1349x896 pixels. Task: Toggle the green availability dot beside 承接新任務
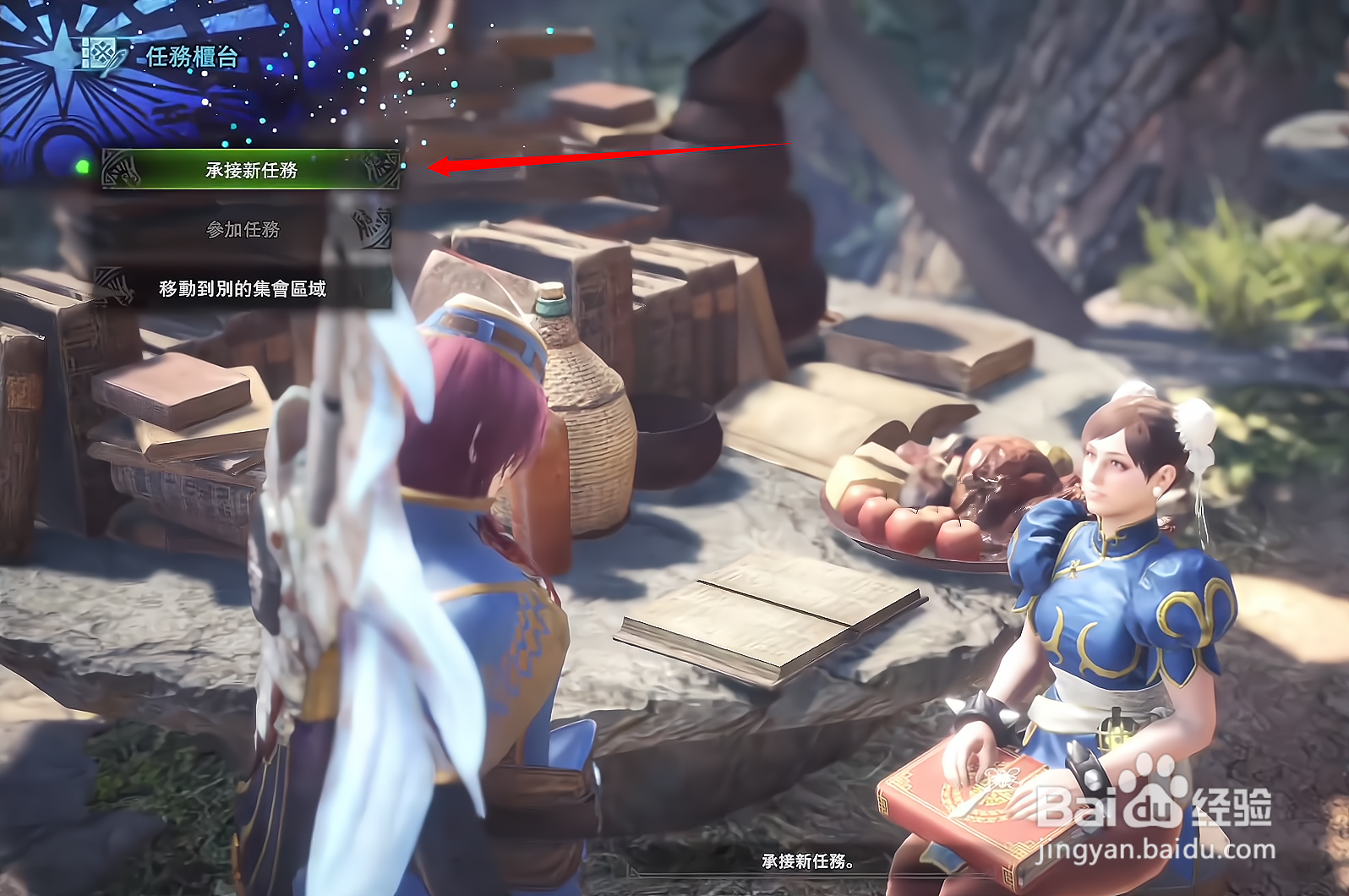81,167
